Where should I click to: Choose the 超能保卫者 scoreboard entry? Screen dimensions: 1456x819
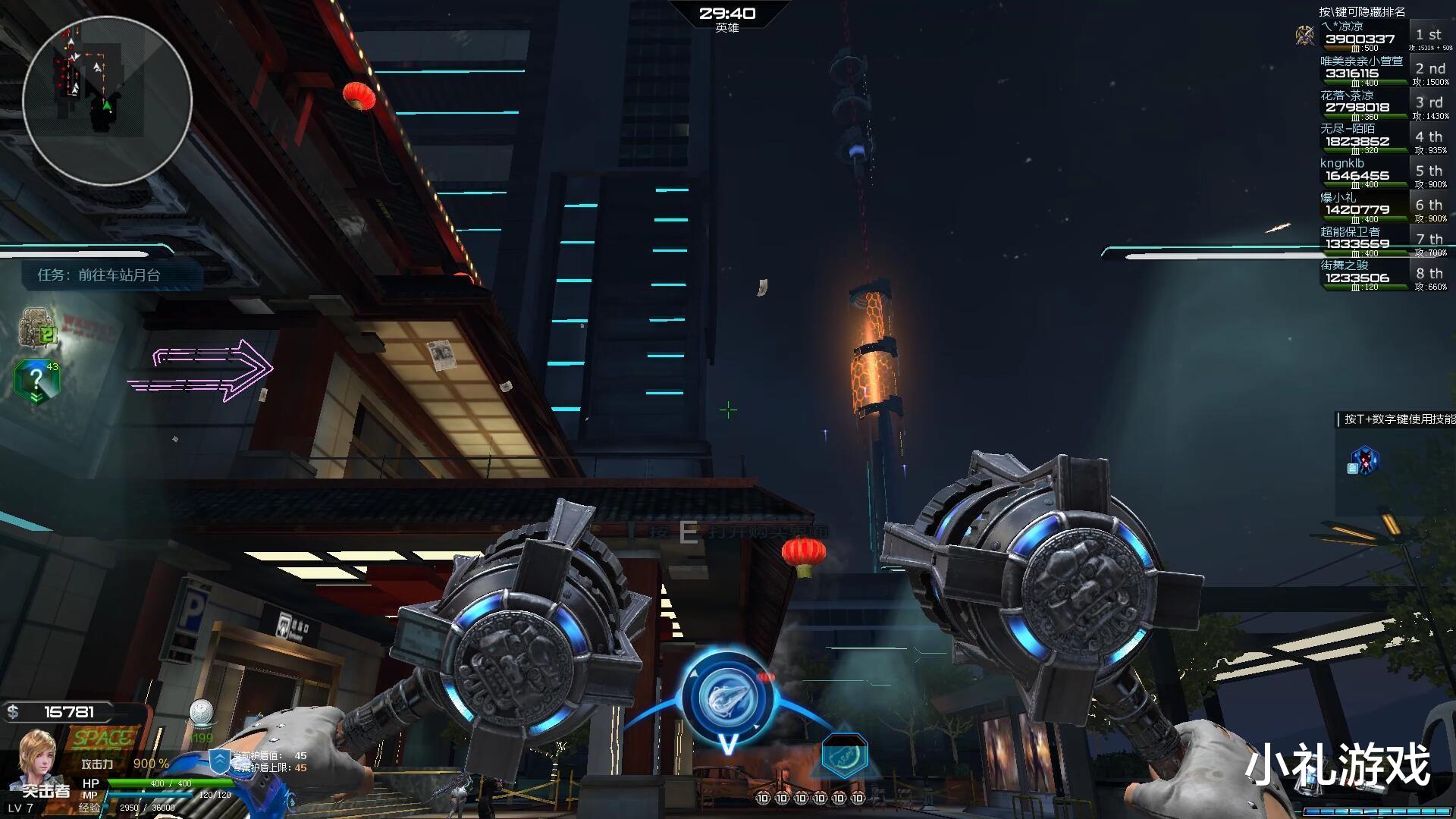tap(1374, 243)
